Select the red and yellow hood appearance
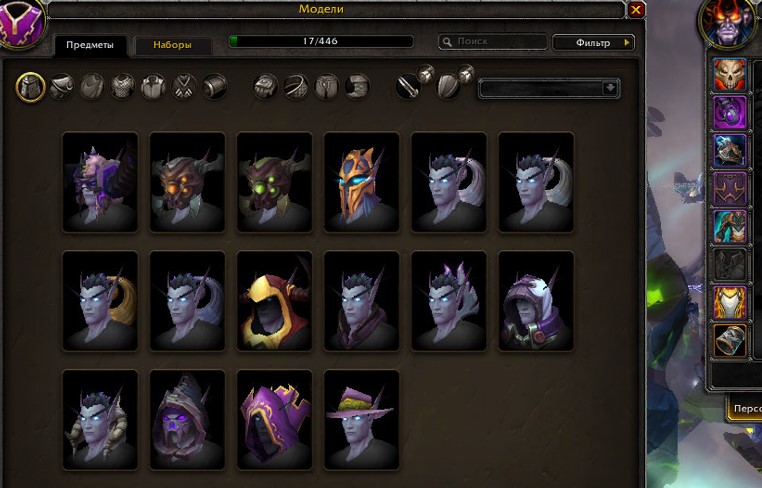The image size is (762, 488). [274, 300]
